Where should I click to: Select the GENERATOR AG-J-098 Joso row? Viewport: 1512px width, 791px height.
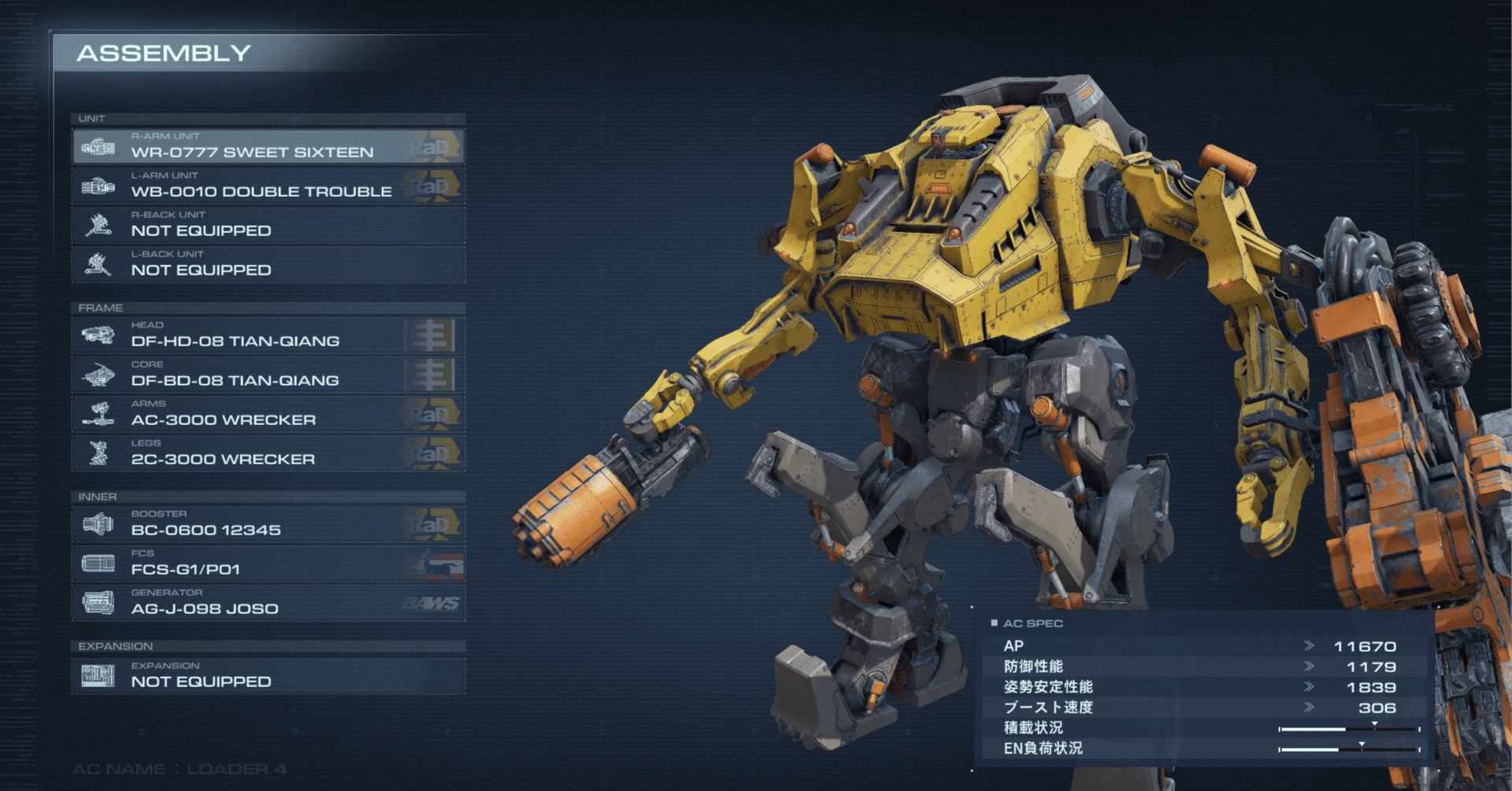(x=268, y=603)
